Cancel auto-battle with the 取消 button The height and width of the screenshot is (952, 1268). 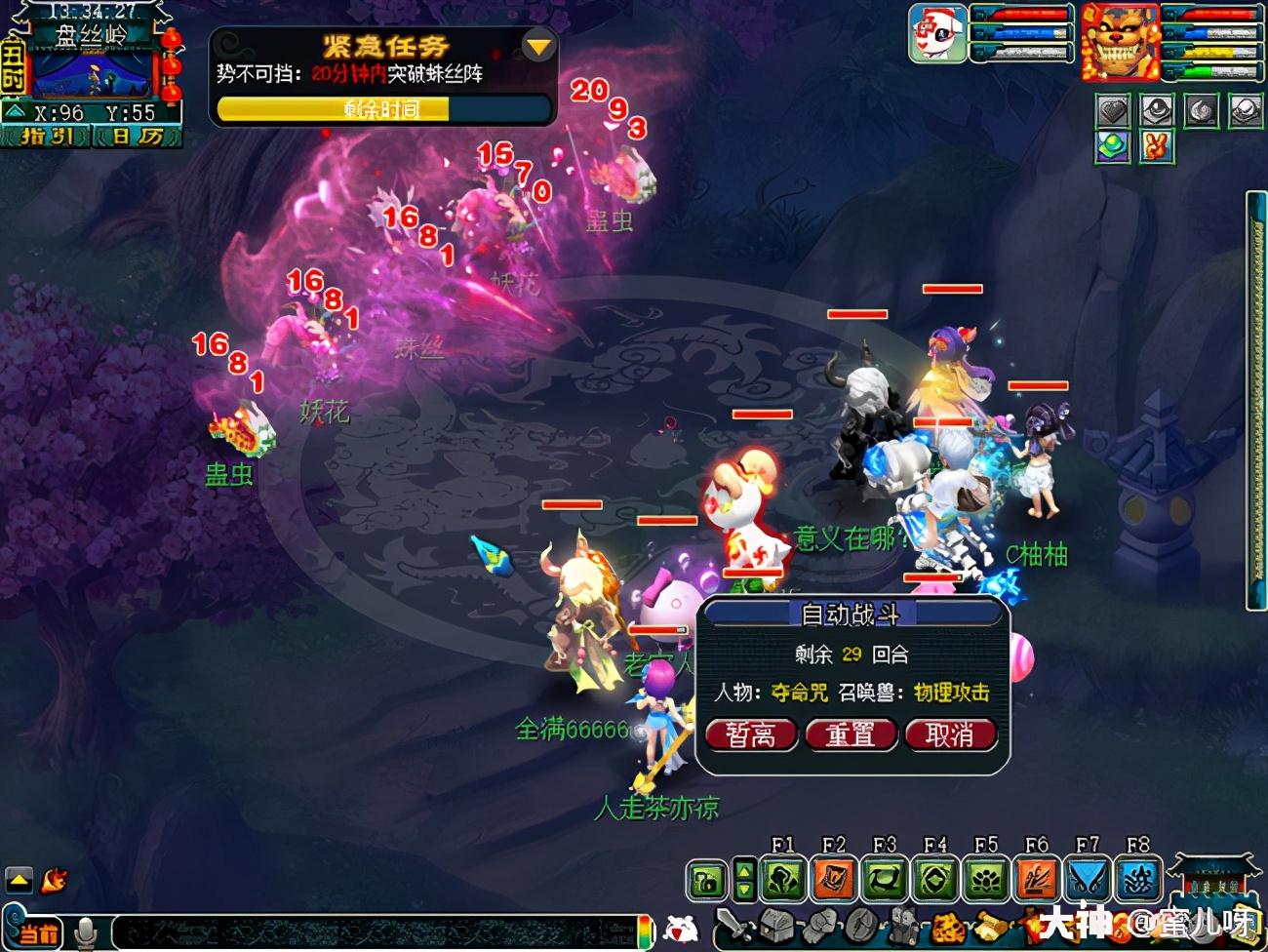[x=950, y=734]
